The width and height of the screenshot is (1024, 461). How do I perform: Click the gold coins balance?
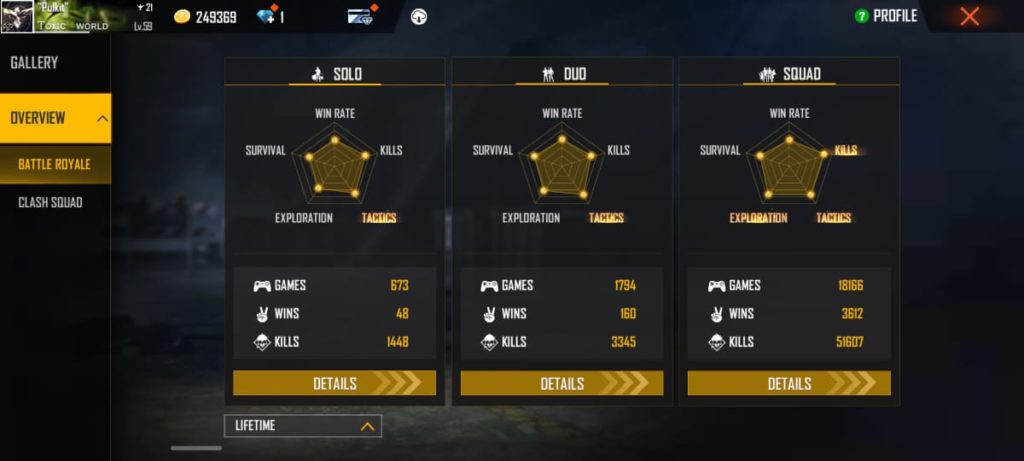[205, 17]
